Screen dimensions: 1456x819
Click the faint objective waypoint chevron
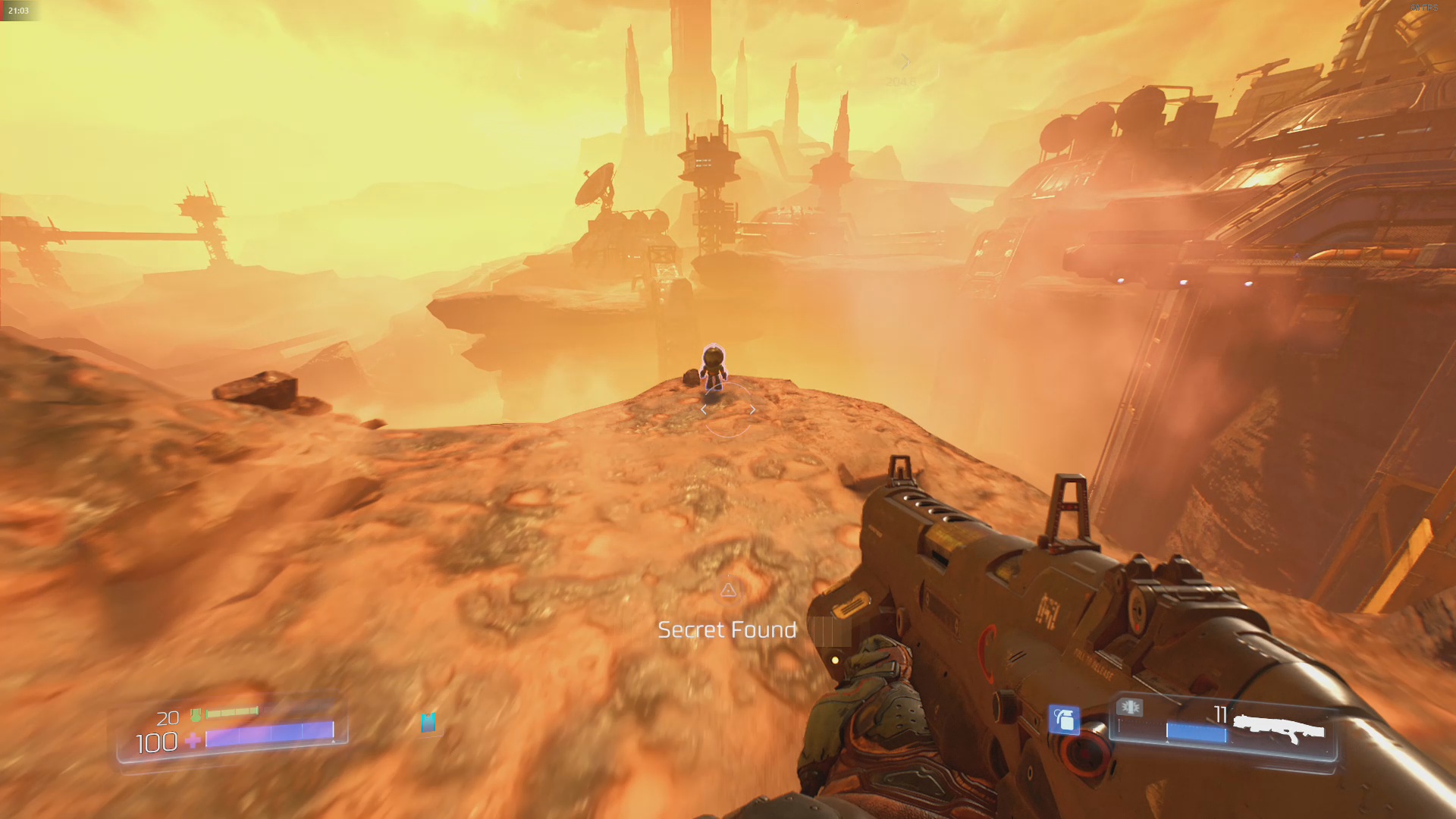point(904,62)
